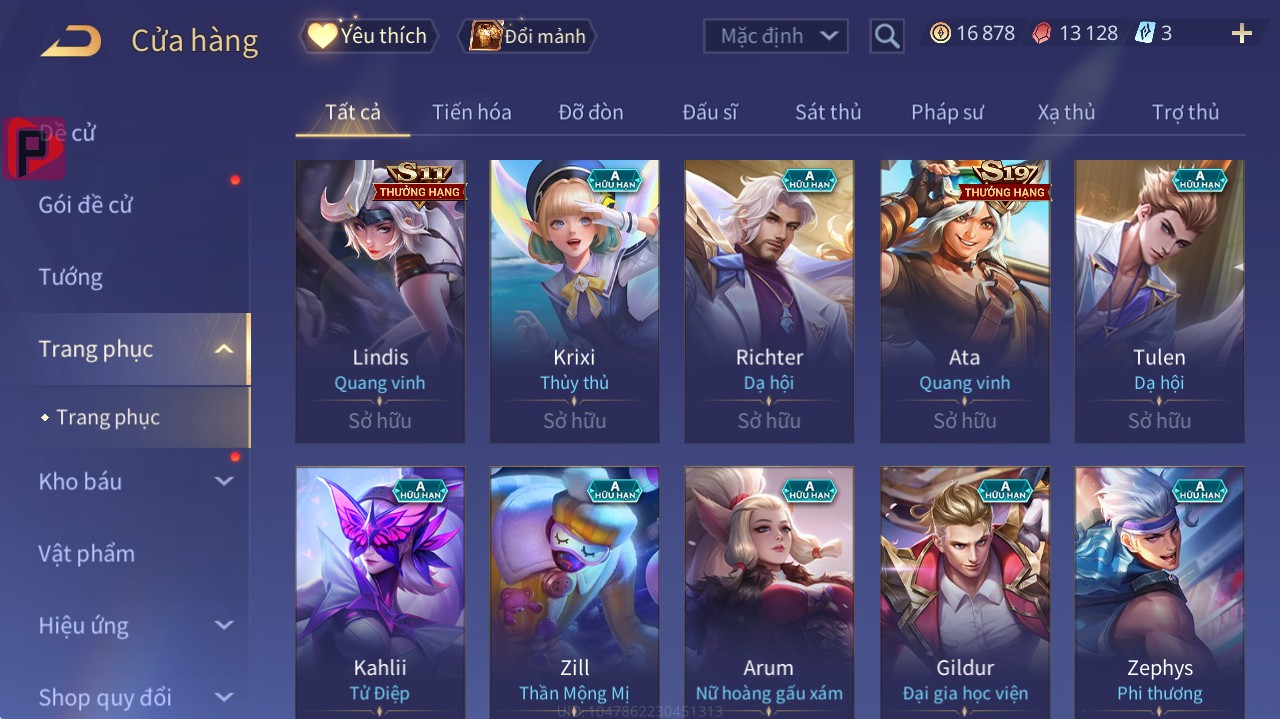Screen dimensions: 1280x719
Task: Open the Yêu thích favorites list
Action: (369, 36)
